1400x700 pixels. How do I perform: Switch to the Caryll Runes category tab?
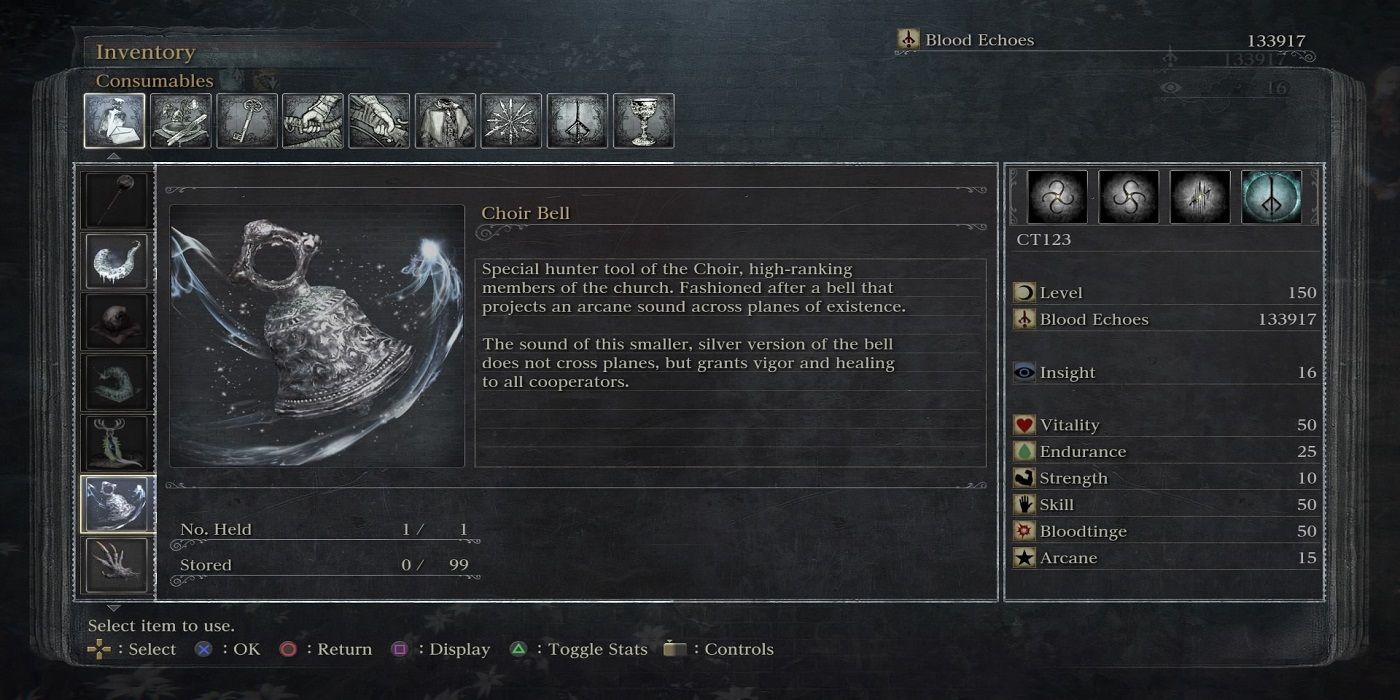(577, 121)
